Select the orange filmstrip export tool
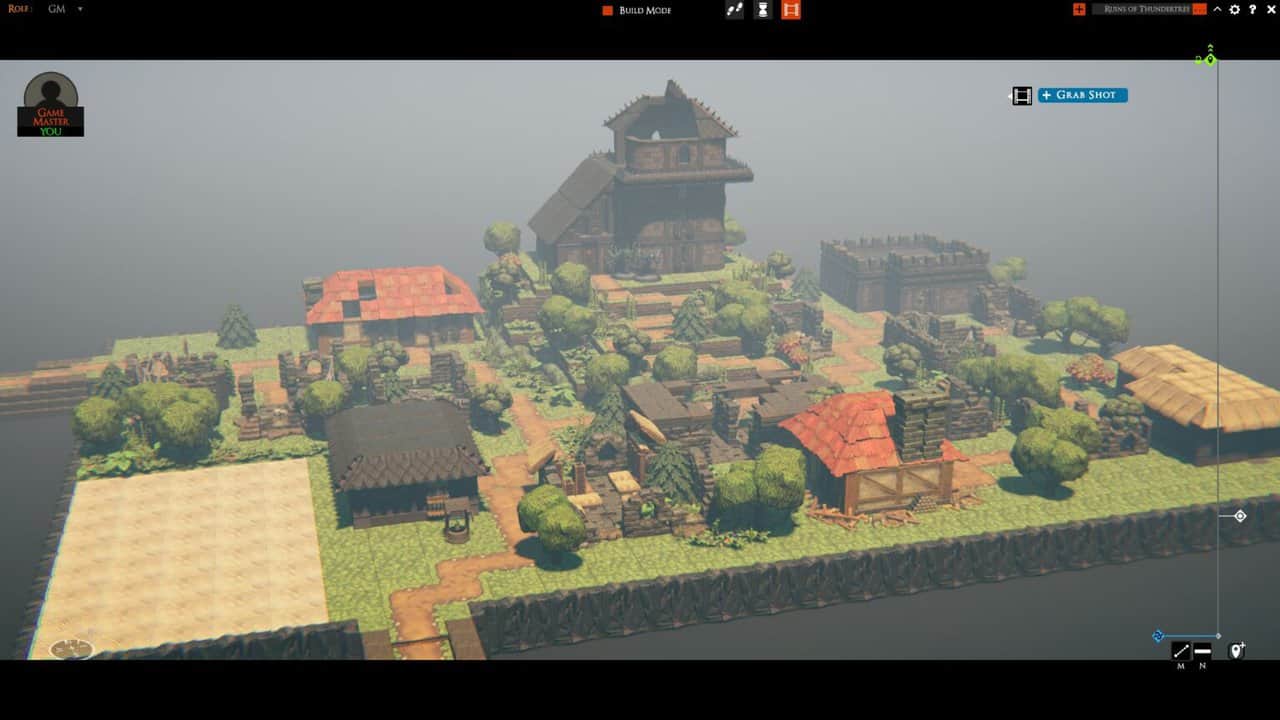This screenshot has height=720, width=1280. coord(792,10)
